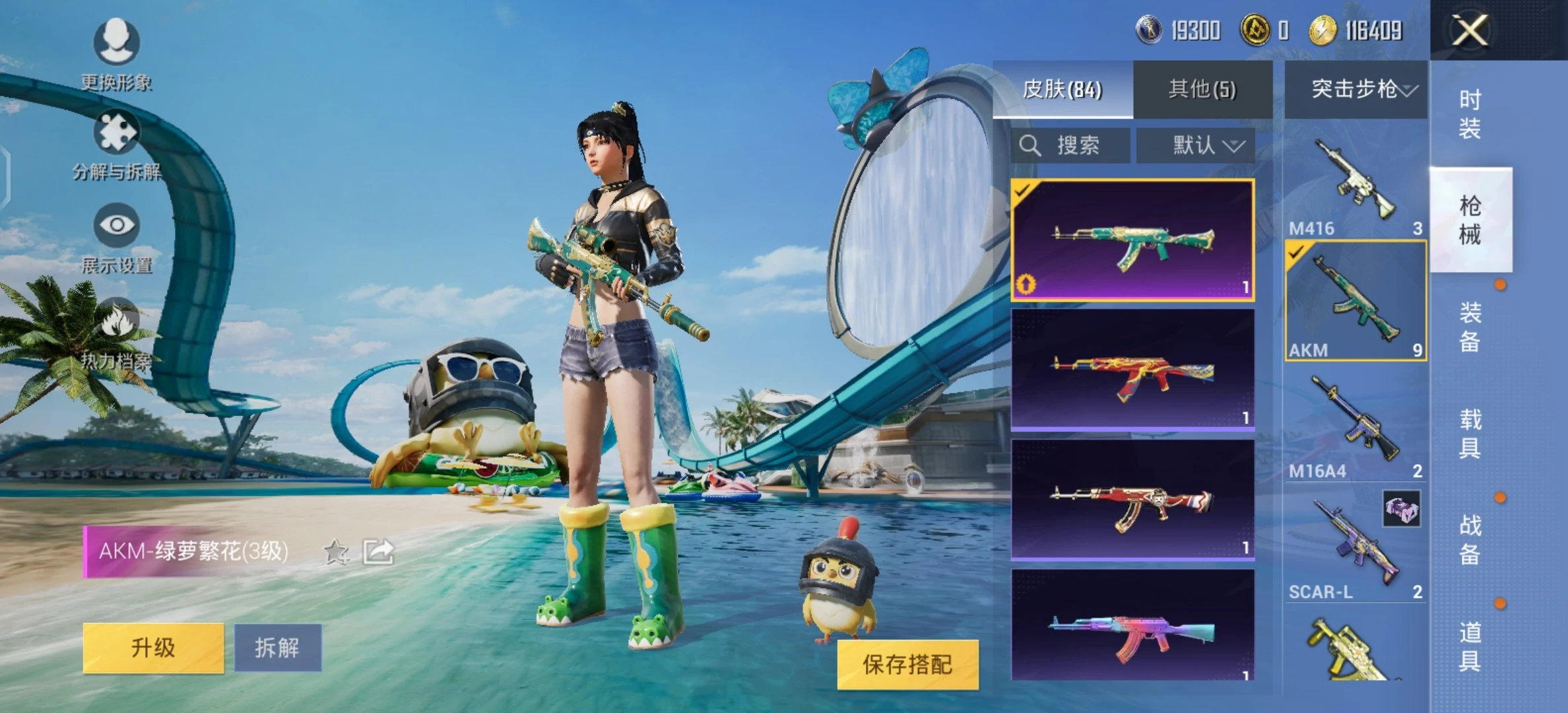Select the red and white AKM skin
The height and width of the screenshot is (713, 1568).
point(1132,500)
